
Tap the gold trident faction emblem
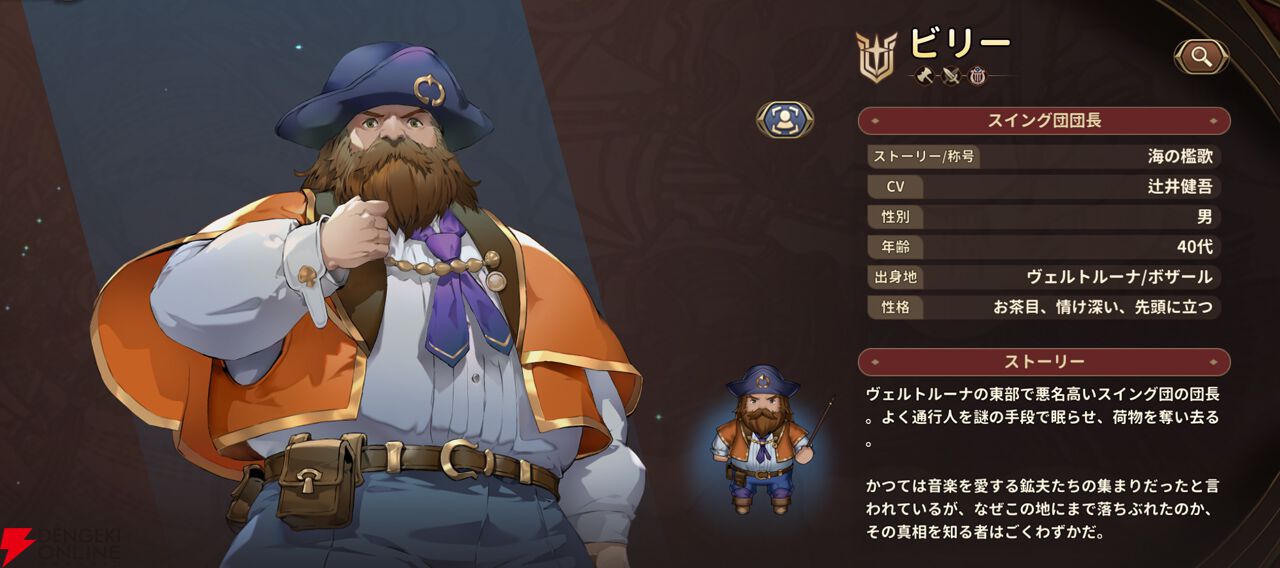coord(876,55)
